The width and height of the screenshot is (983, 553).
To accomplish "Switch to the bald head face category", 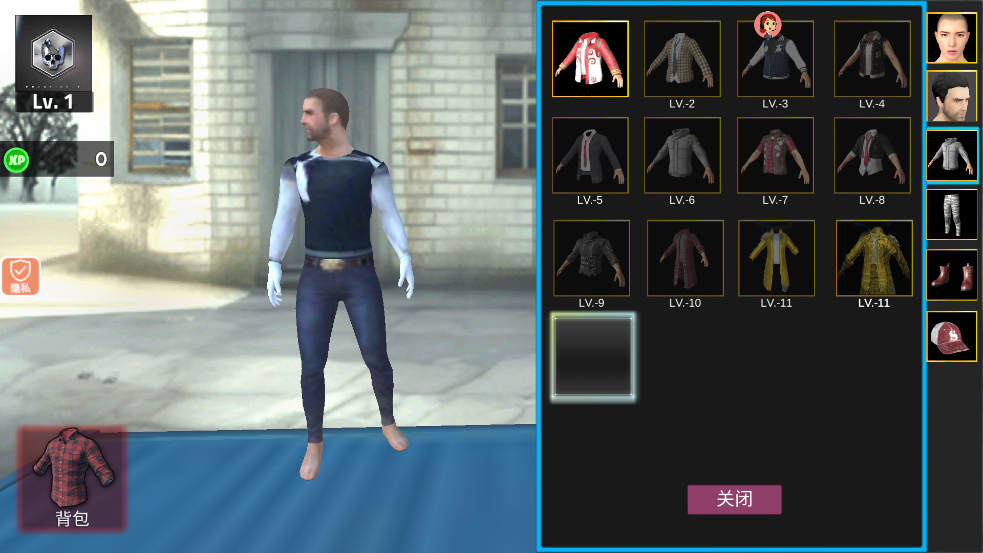I will pyautogui.click(x=951, y=38).
